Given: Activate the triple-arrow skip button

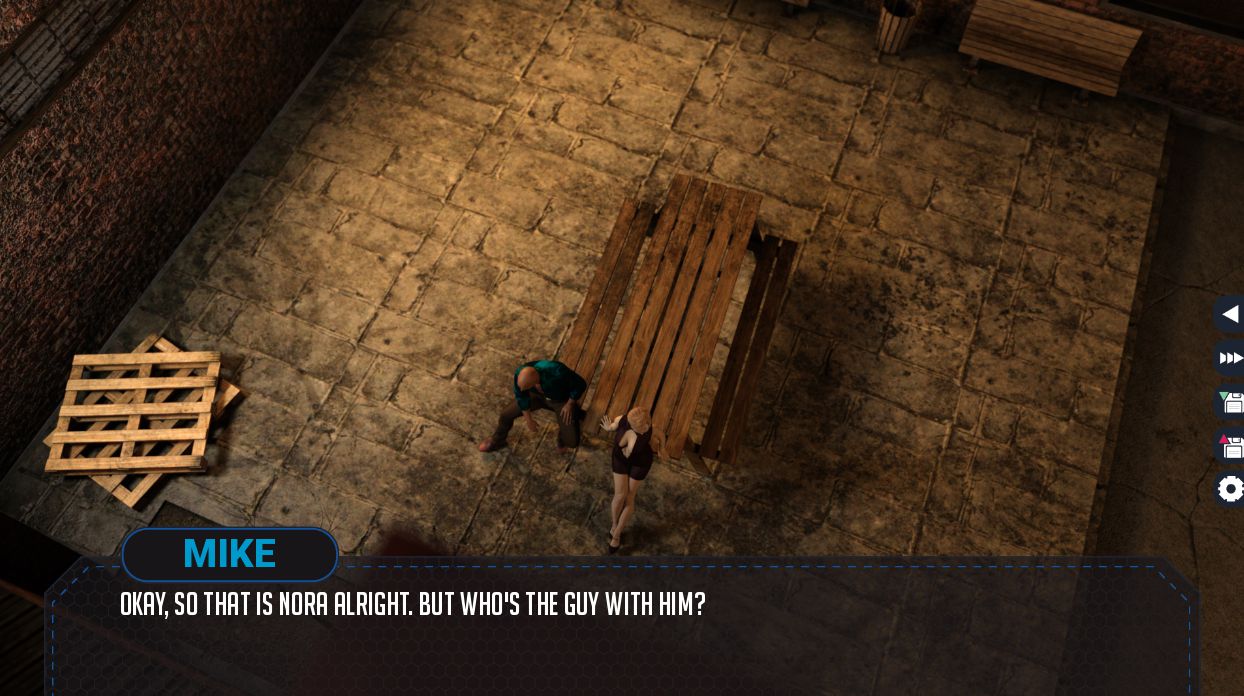Looking at the screenshot, I should 1230,358.
